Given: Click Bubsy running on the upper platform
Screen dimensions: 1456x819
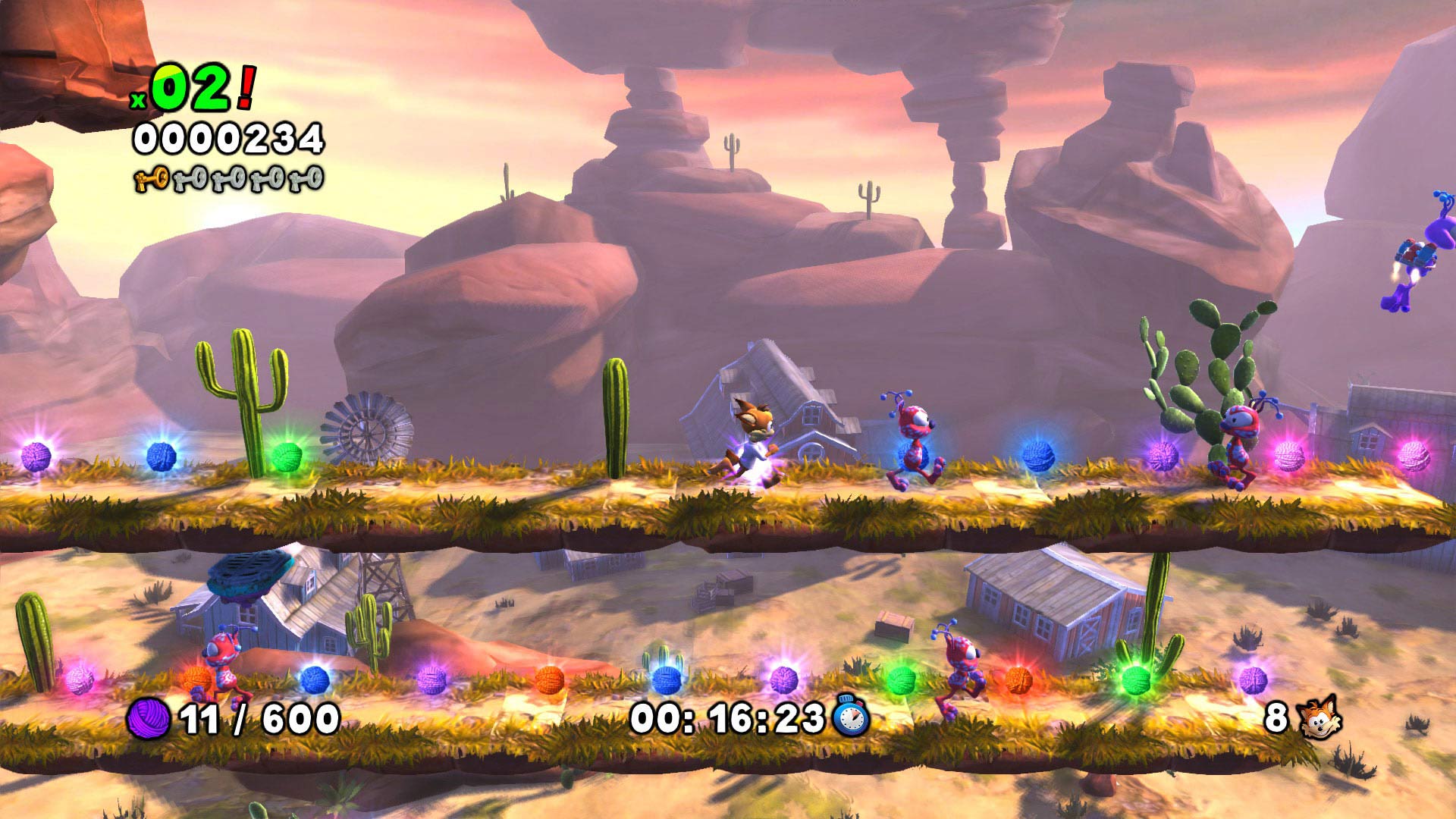Looking at the screenshot, I should [755, 441].
